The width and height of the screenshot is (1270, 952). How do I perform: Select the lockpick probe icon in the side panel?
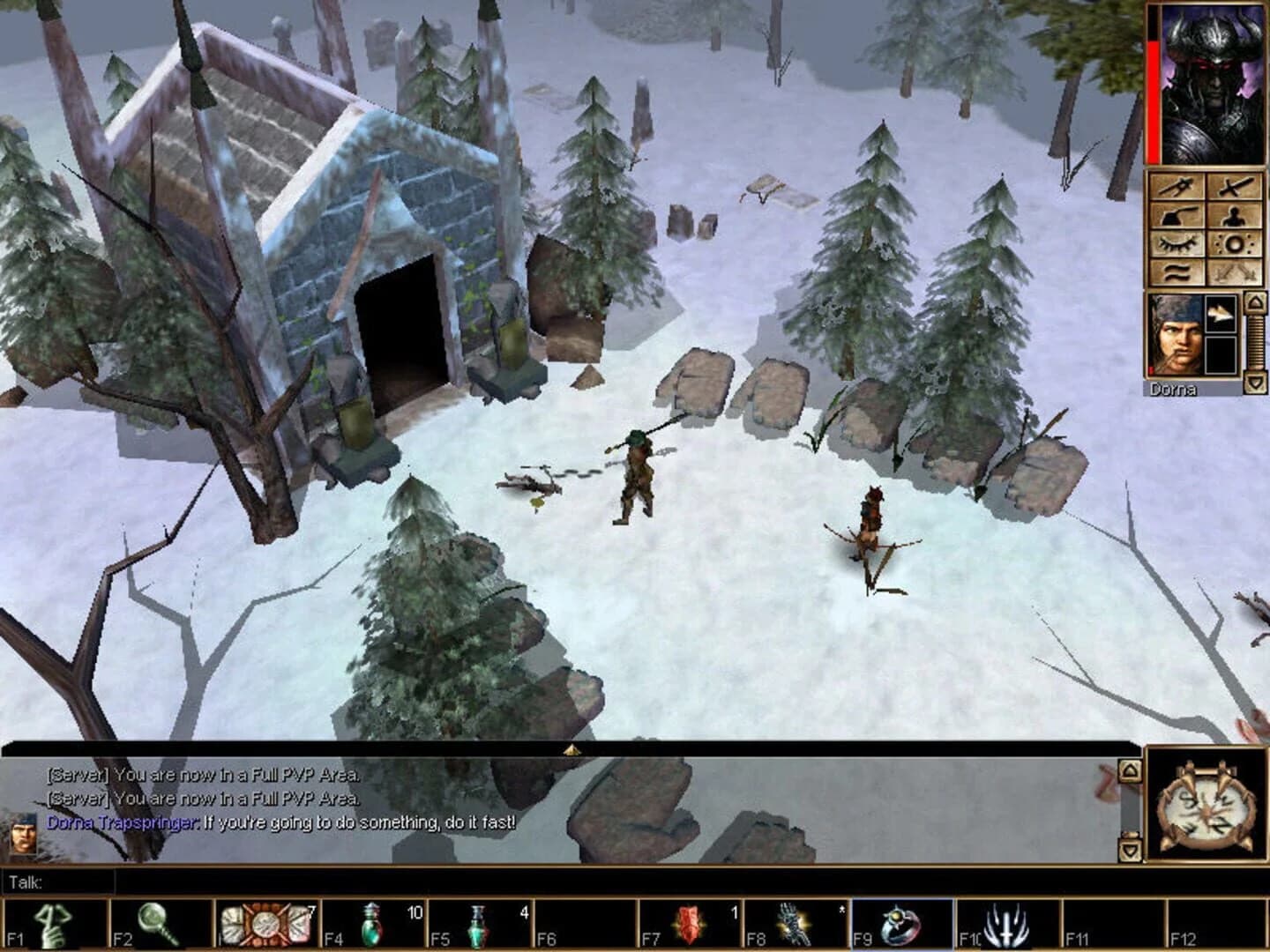(x=1176, y=186)
